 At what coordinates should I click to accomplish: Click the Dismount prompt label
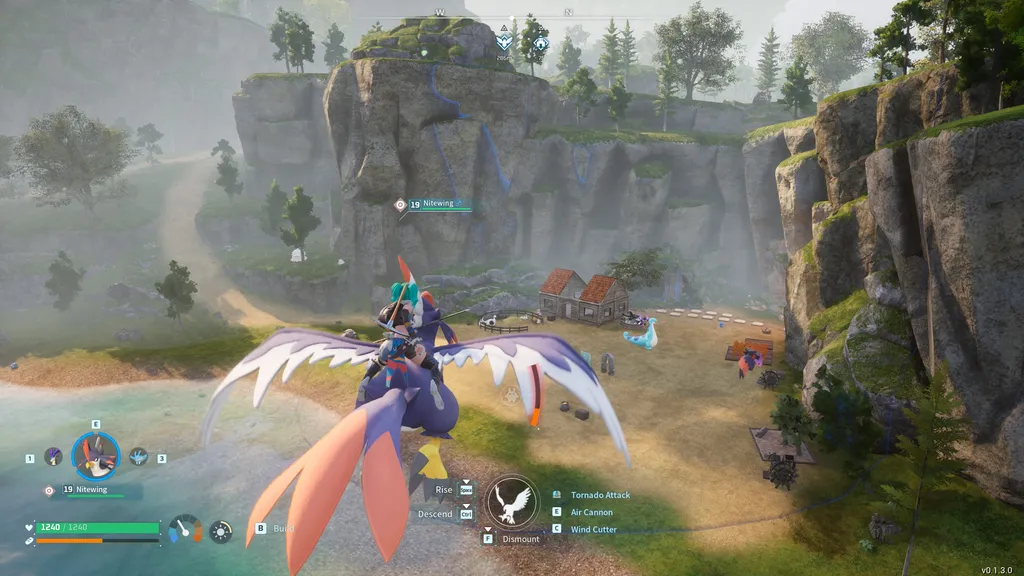(x=521, y=539)
